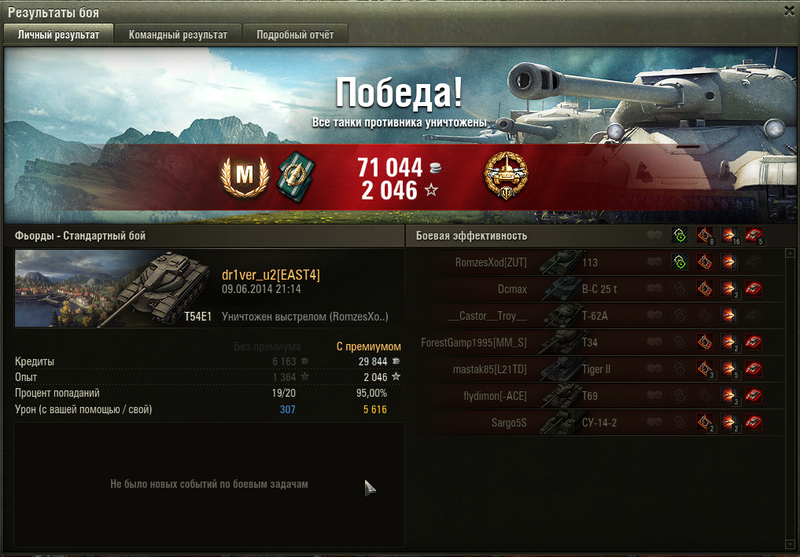Close the battle results window
800x557 pixels.
[787, 11]
